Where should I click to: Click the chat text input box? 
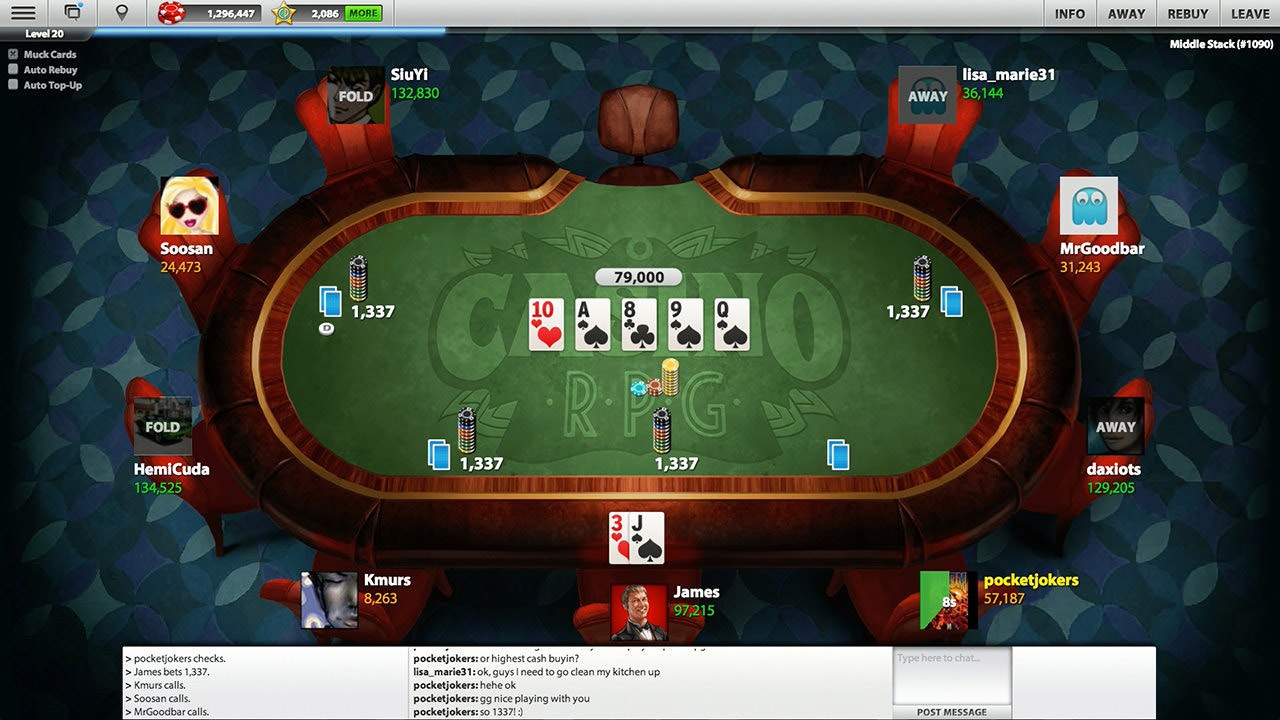(x=951, y=675)
